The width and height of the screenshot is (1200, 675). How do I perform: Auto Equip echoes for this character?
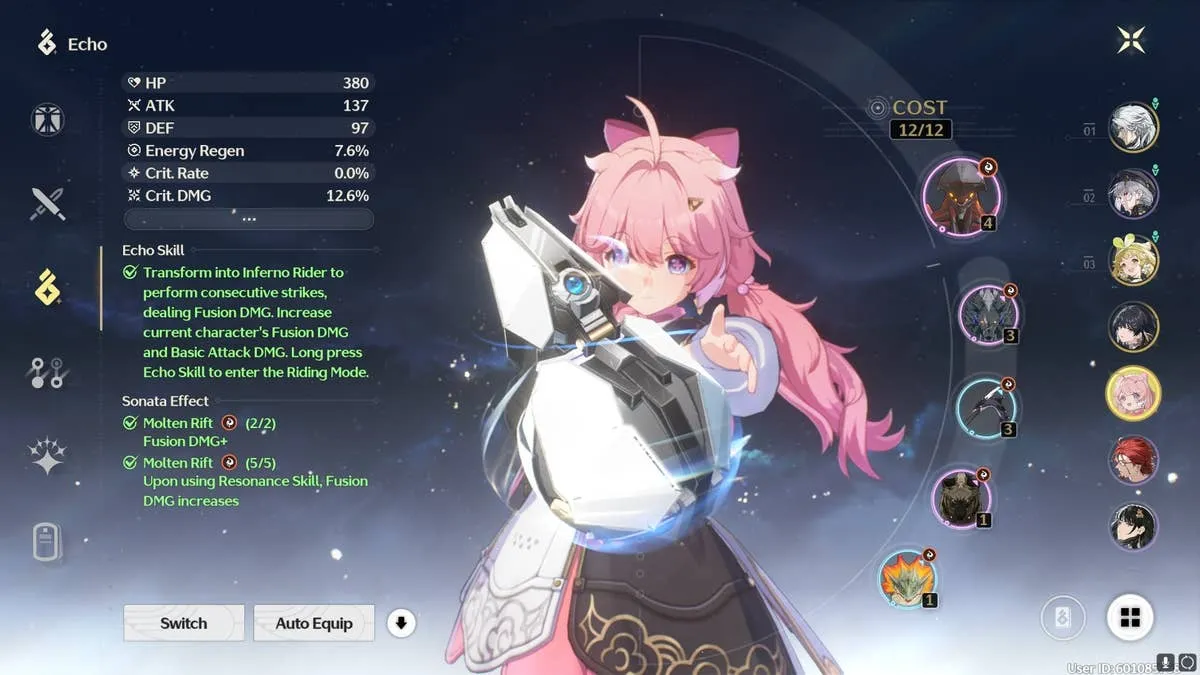(x=314, y=623)
